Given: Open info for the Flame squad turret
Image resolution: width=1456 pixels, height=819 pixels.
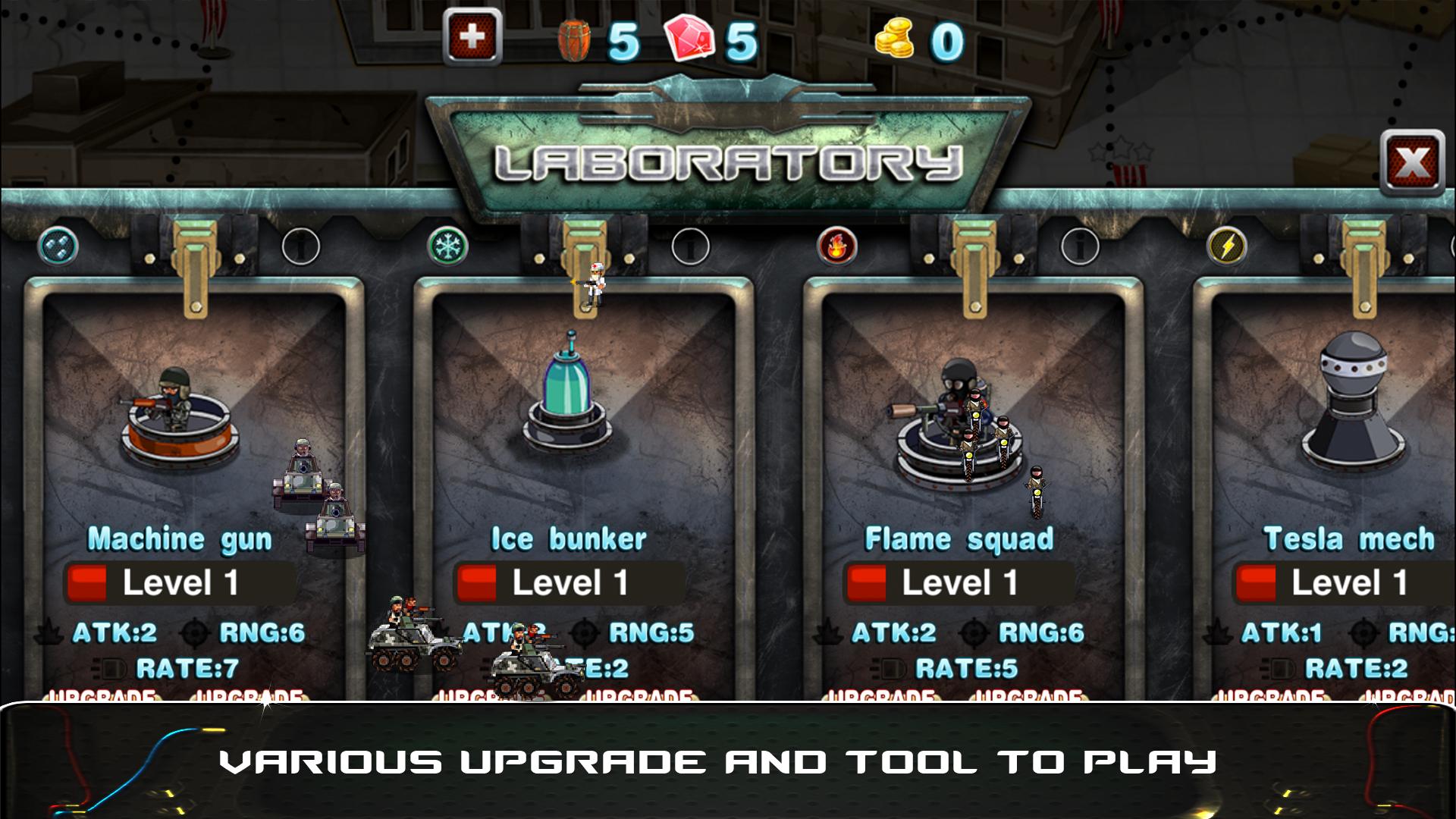Looking at the screenshot, I should tap(1082, 246).
